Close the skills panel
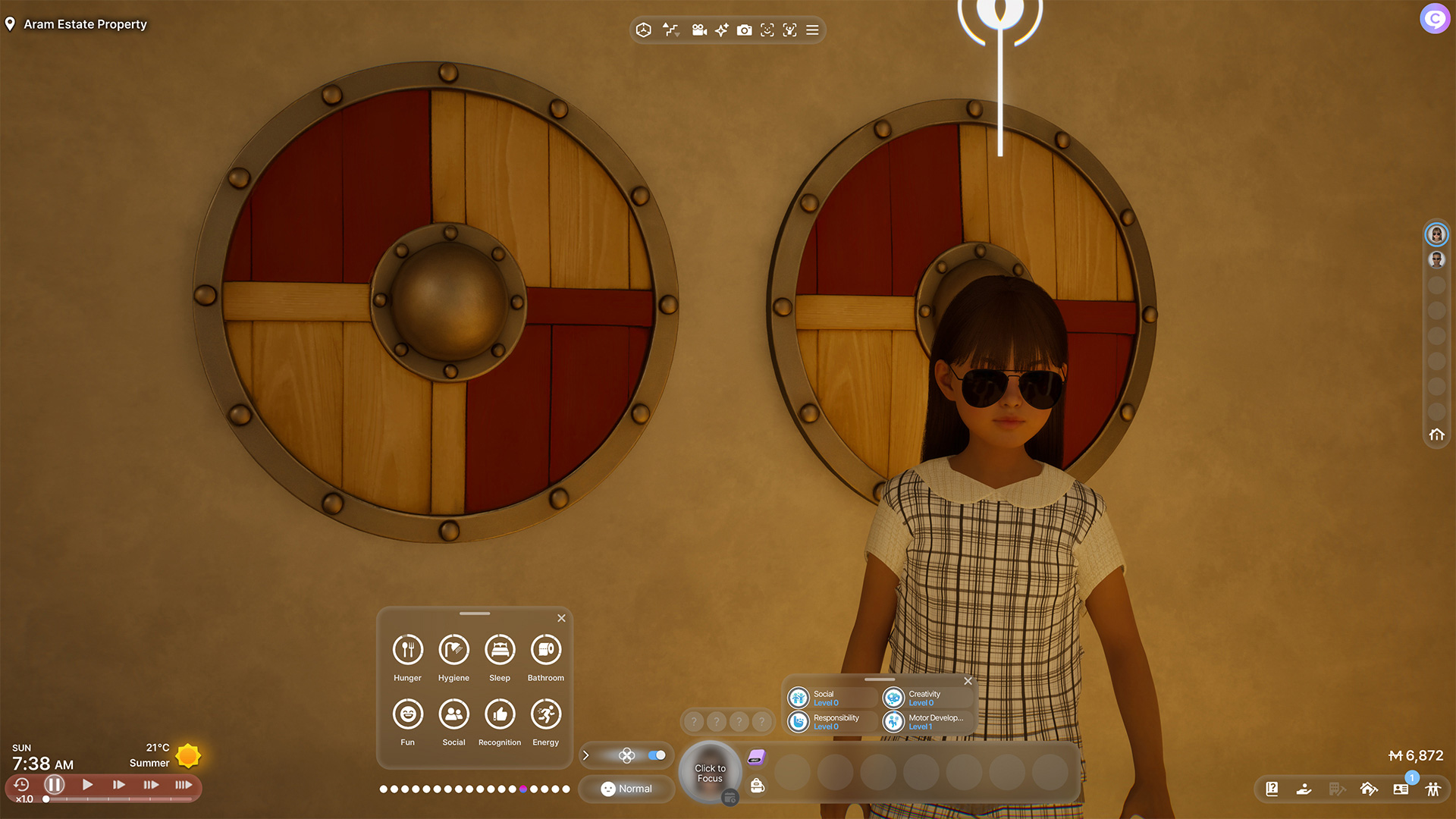 coord(968,681)
